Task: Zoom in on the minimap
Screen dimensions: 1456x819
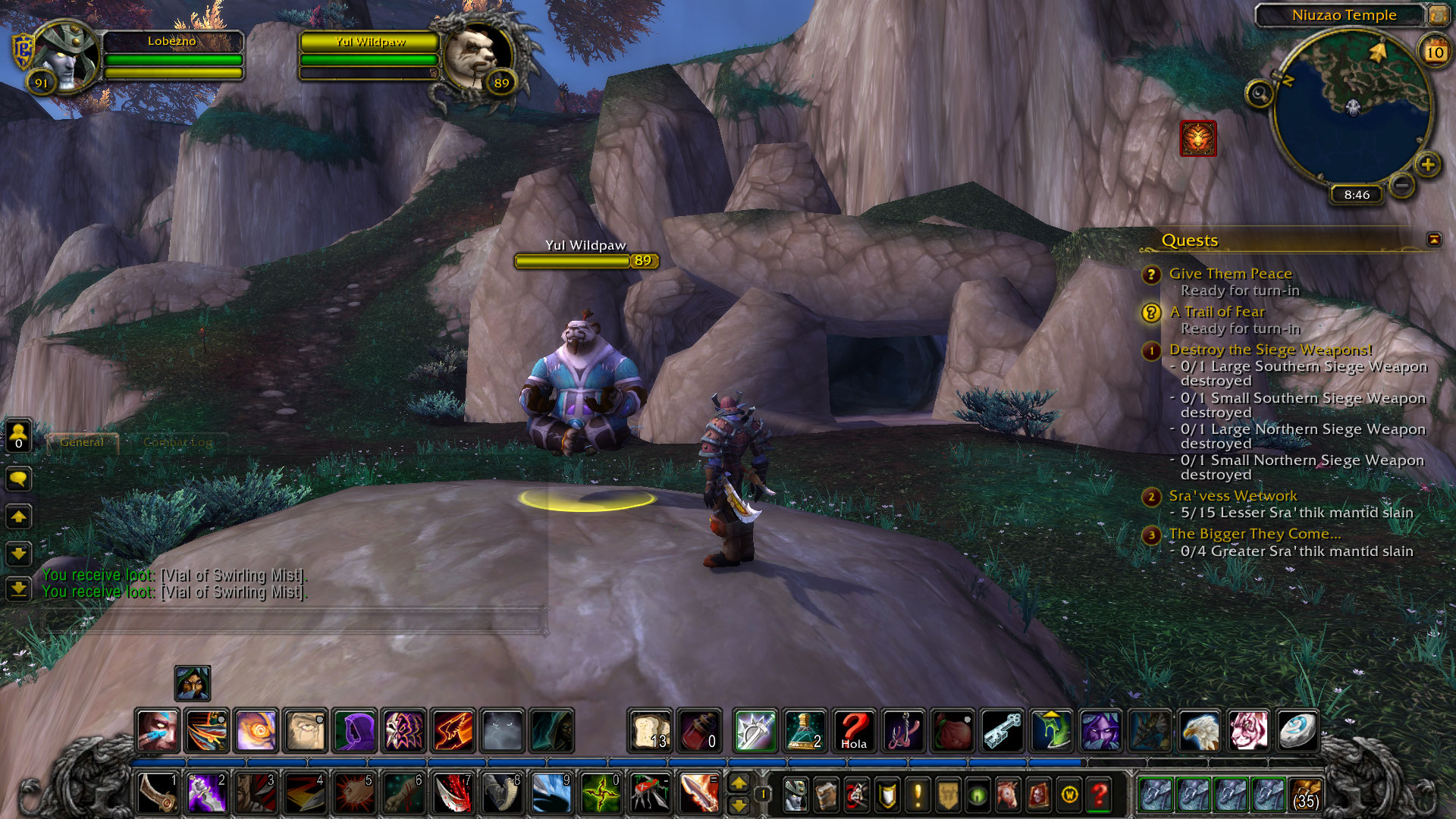Action: click(1428, 165)
